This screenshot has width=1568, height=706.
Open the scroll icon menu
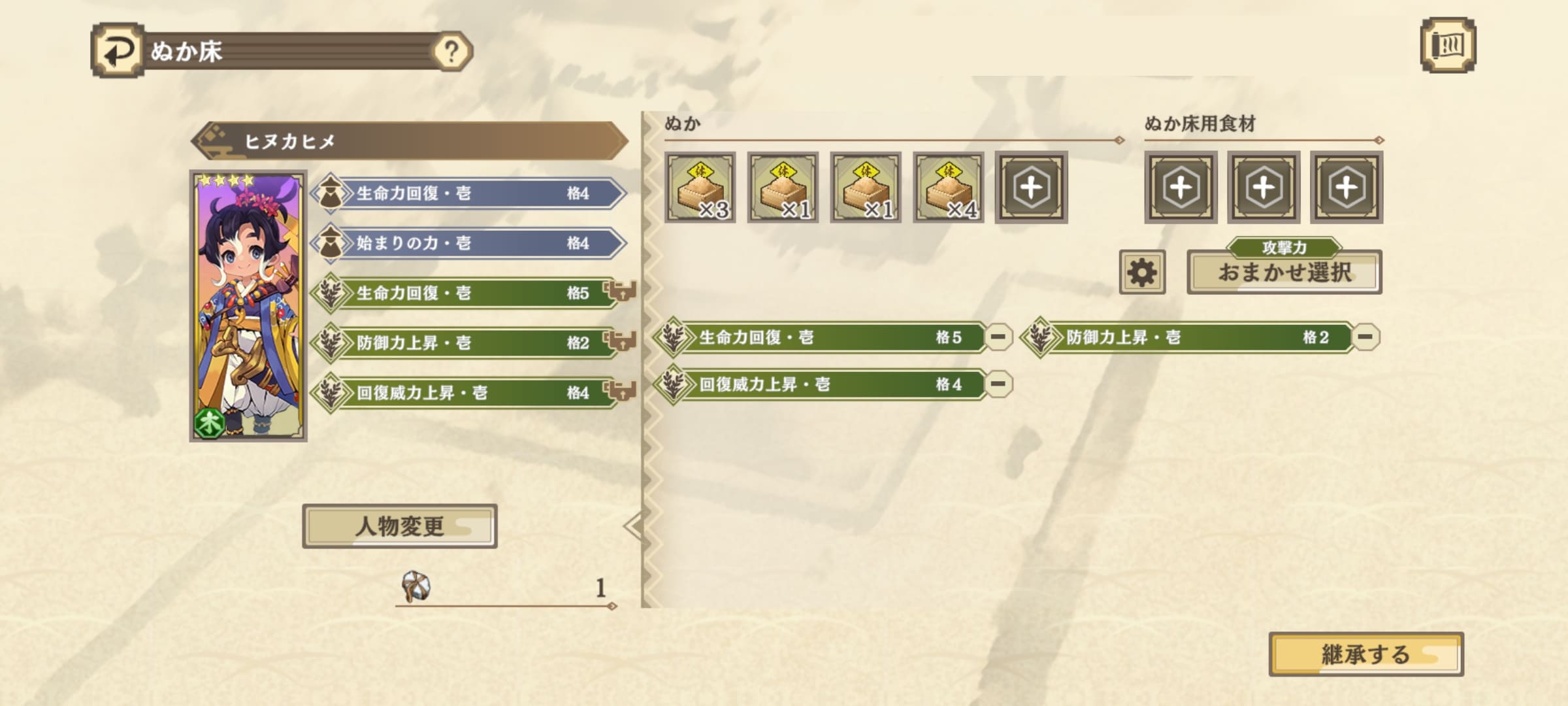1448,45
